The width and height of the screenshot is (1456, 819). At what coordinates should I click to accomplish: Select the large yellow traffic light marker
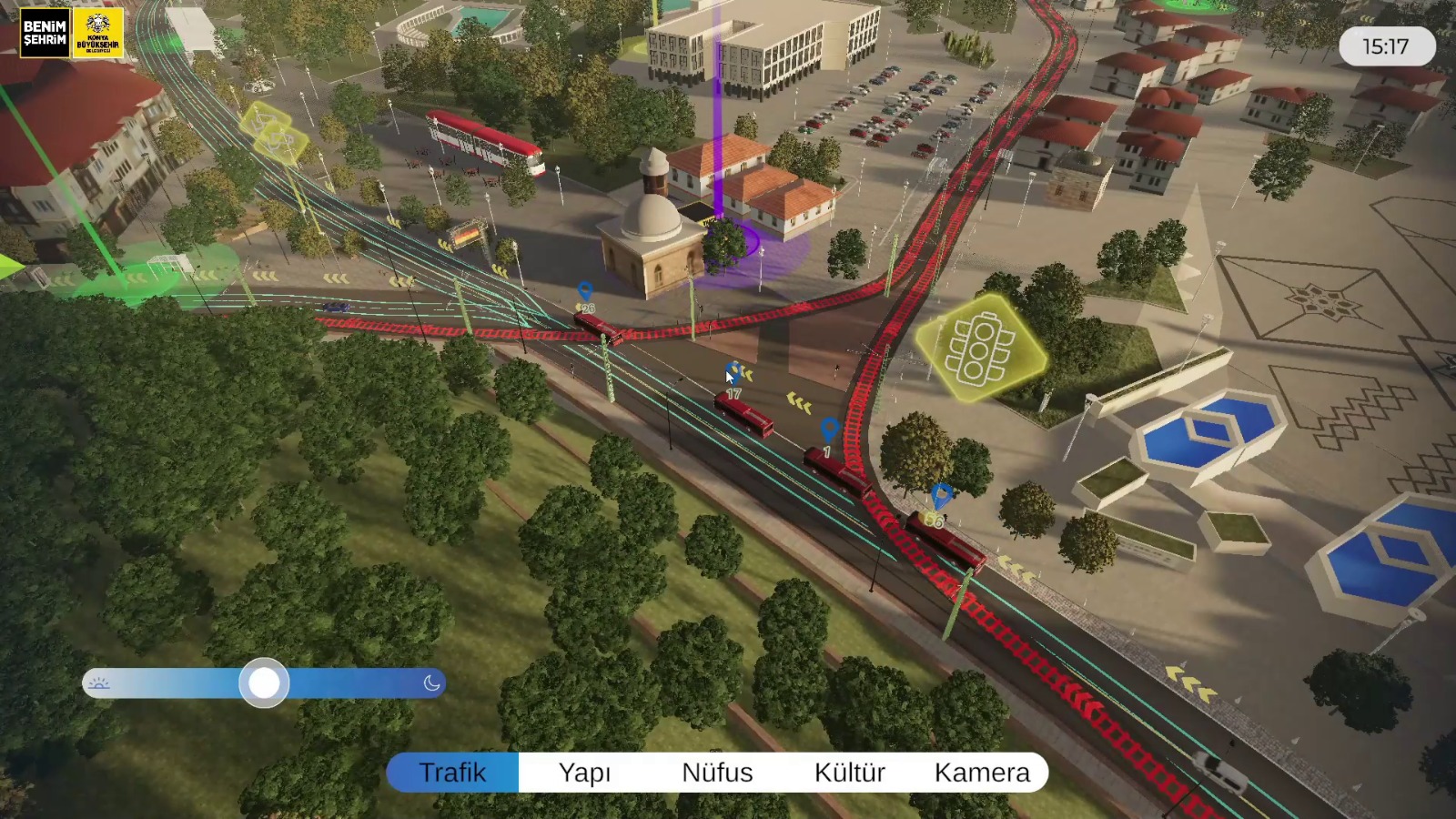tap(979, 348)
